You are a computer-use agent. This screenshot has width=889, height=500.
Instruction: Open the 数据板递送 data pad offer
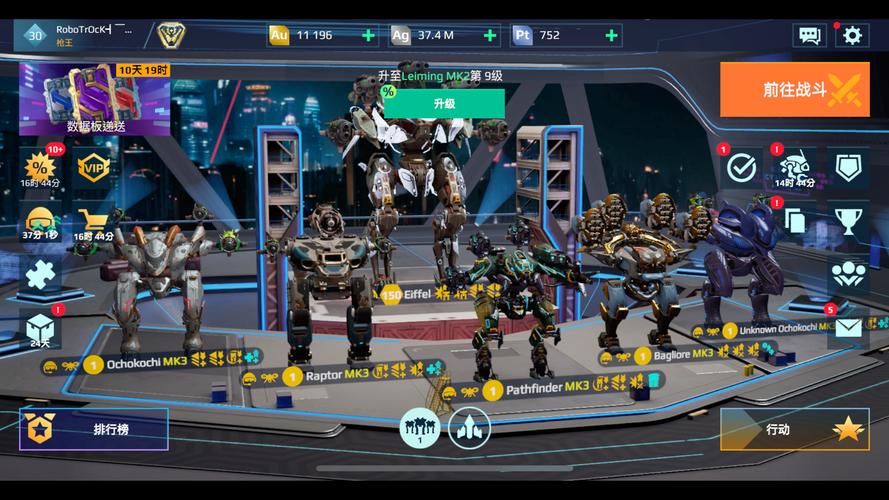pos(96,98)
